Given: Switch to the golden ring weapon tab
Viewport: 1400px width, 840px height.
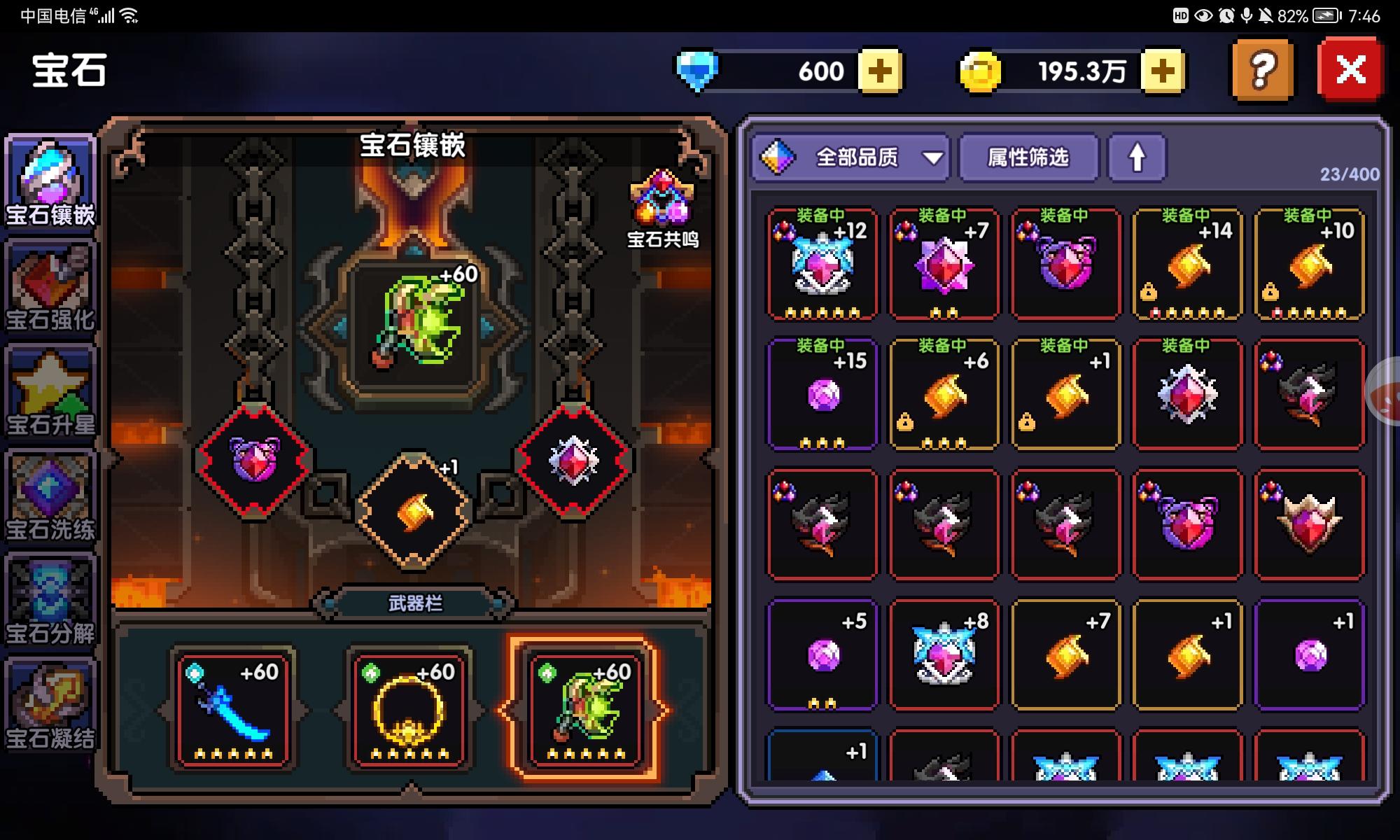Looking at the screenshot, I should pyautogui.click(x=409, y=707).
